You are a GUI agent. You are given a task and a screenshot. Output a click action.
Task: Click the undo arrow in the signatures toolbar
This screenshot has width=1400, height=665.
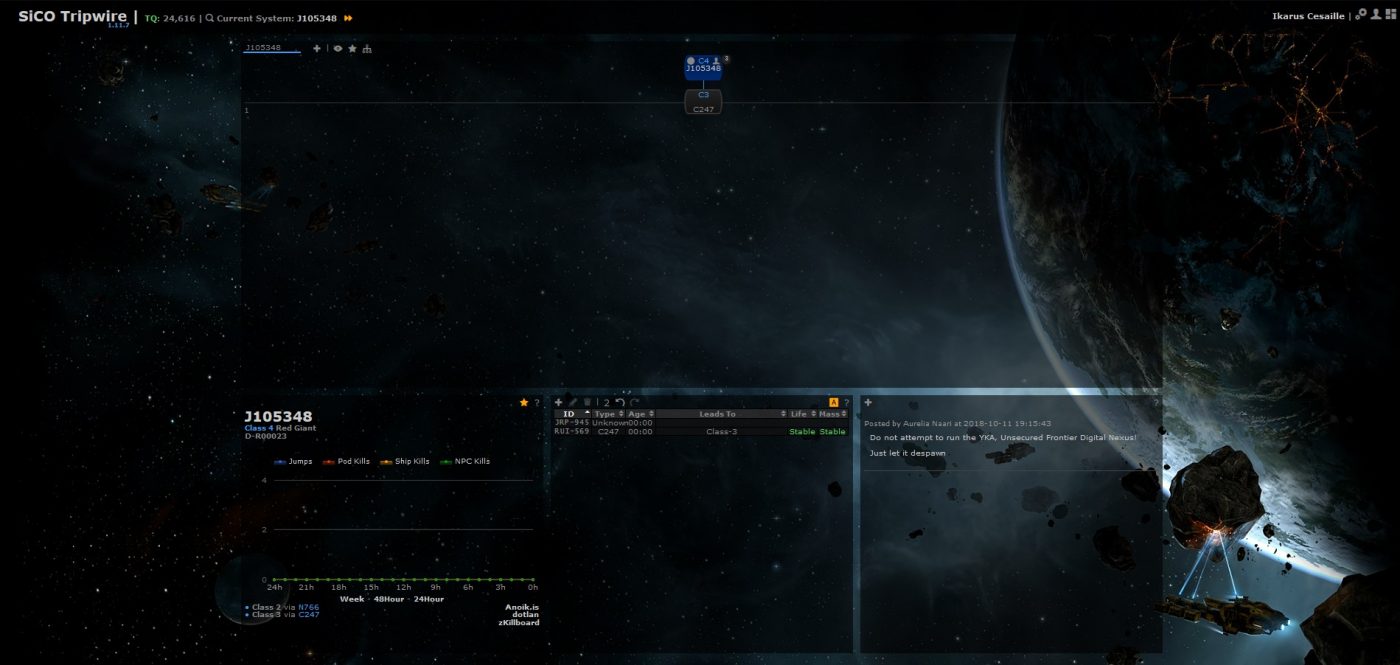click(620, 402)
